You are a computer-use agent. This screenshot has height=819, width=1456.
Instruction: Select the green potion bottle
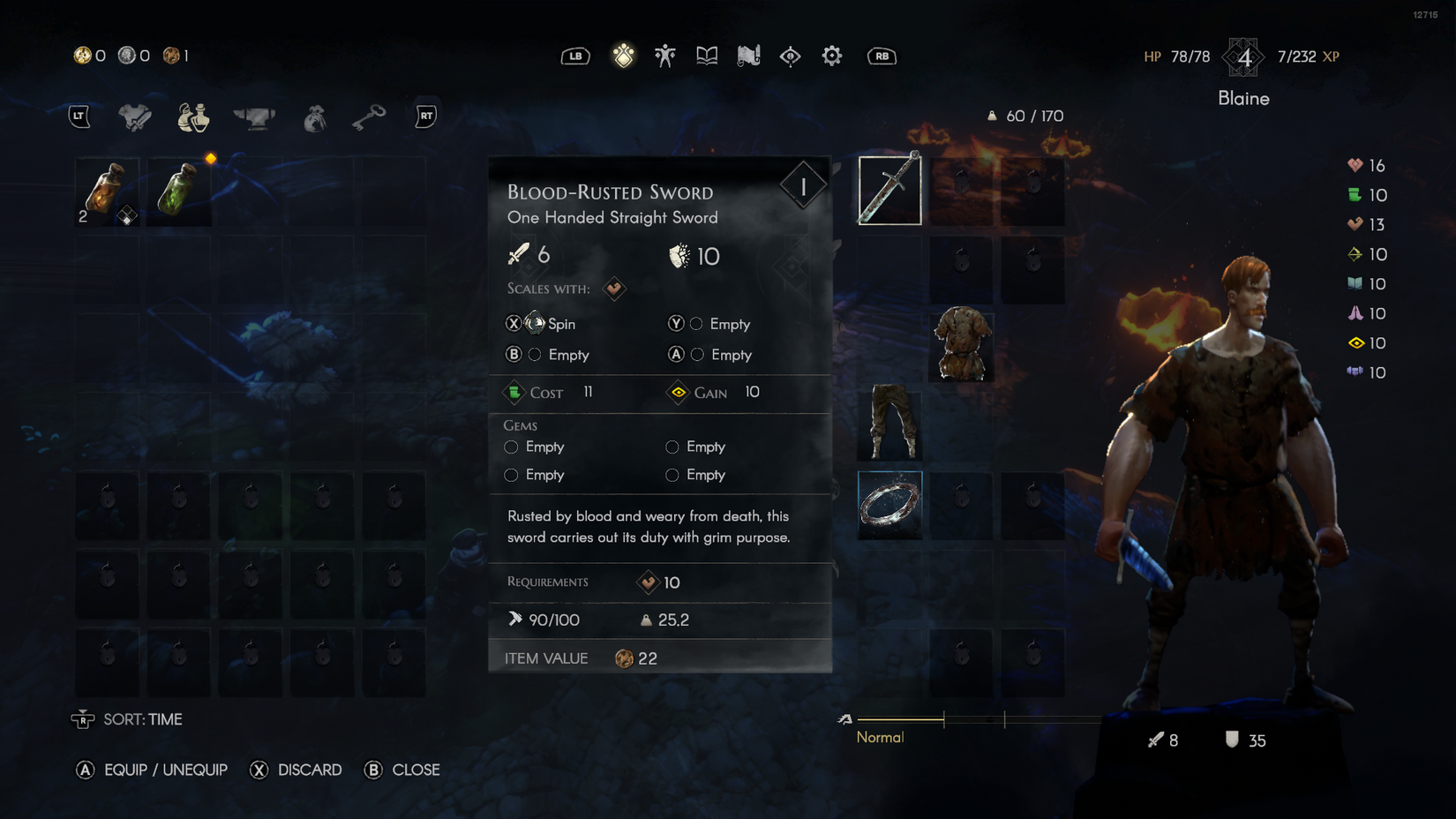click(178, 192)
